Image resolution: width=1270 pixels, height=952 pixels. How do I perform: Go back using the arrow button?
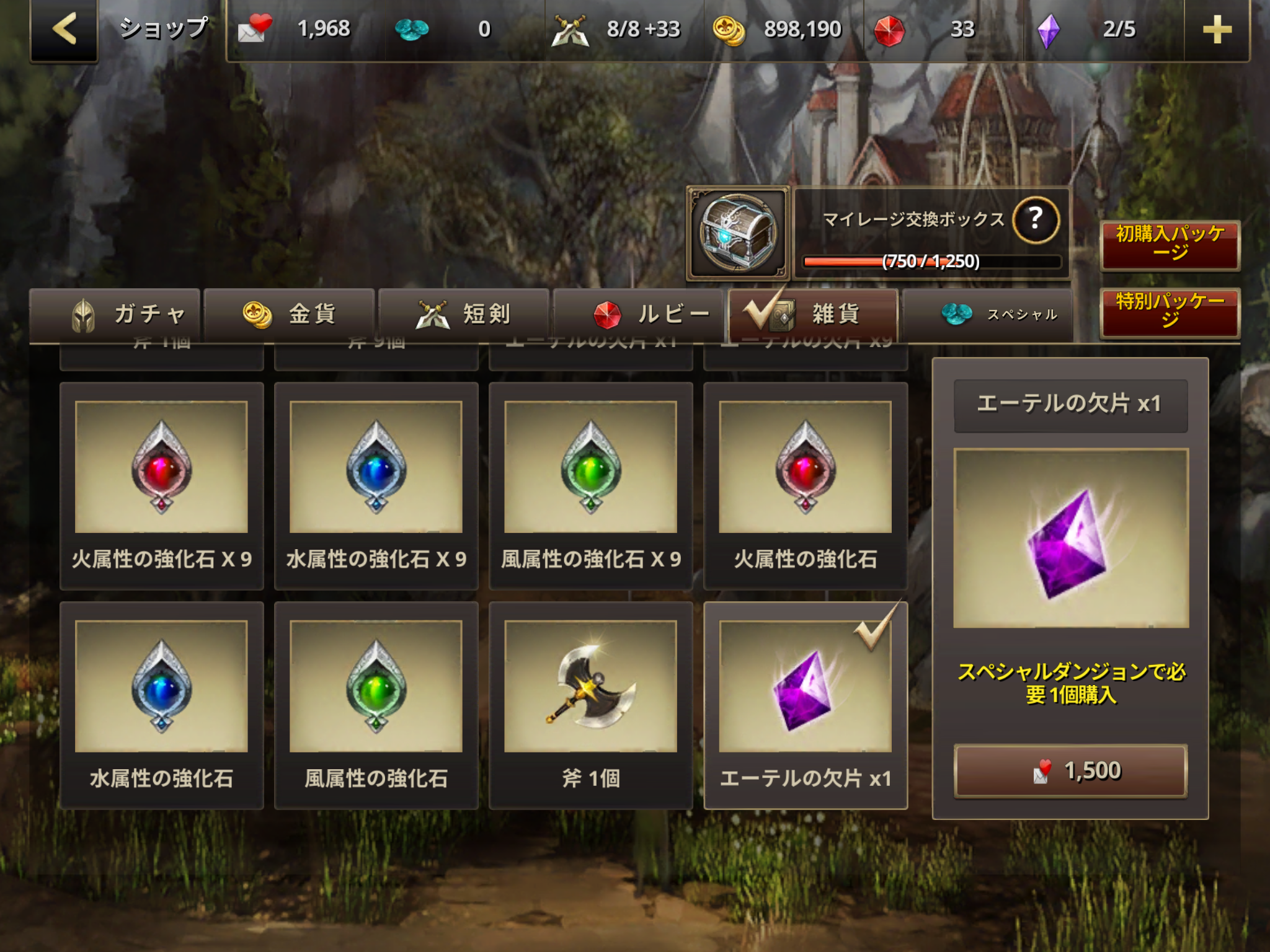[x=64, y=30]
